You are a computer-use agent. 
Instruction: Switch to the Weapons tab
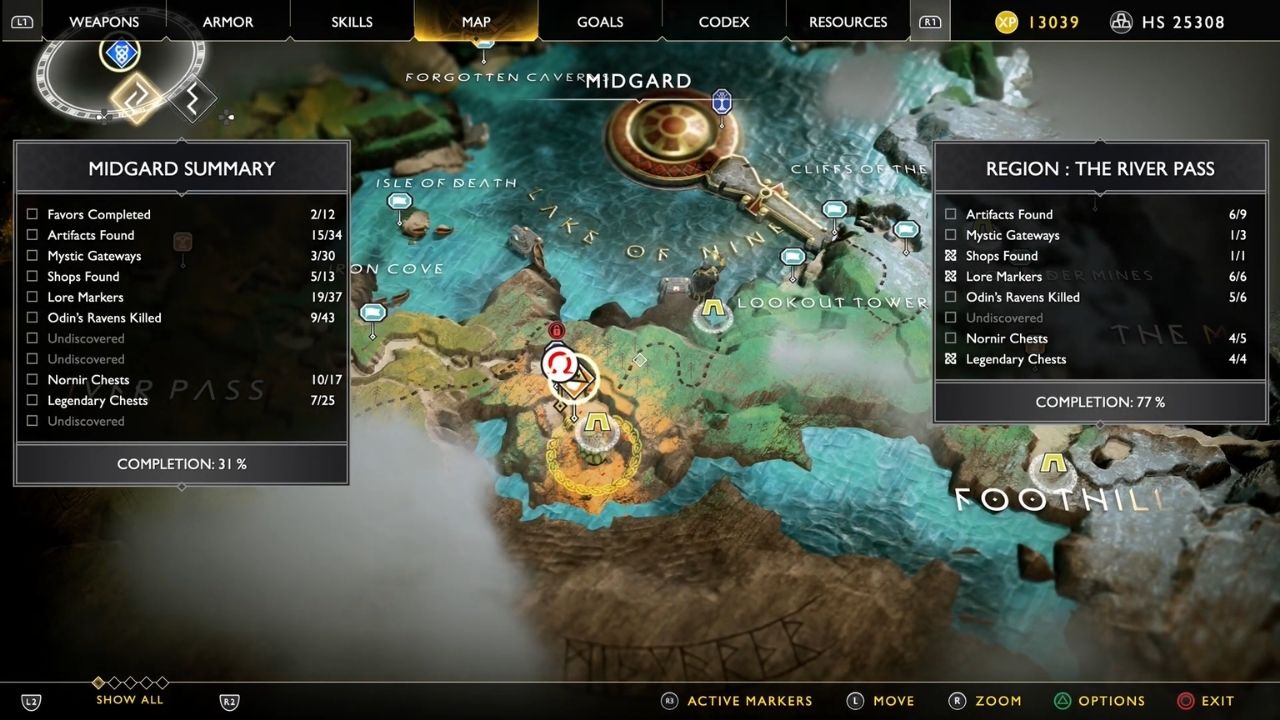click(104, 22)
